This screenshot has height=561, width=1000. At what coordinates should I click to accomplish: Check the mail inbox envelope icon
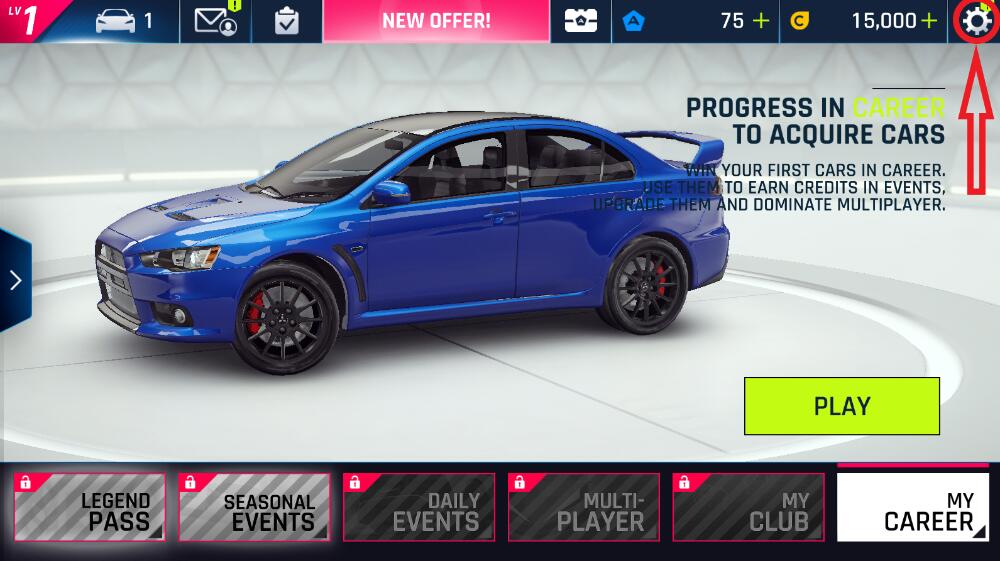point(216,21)
